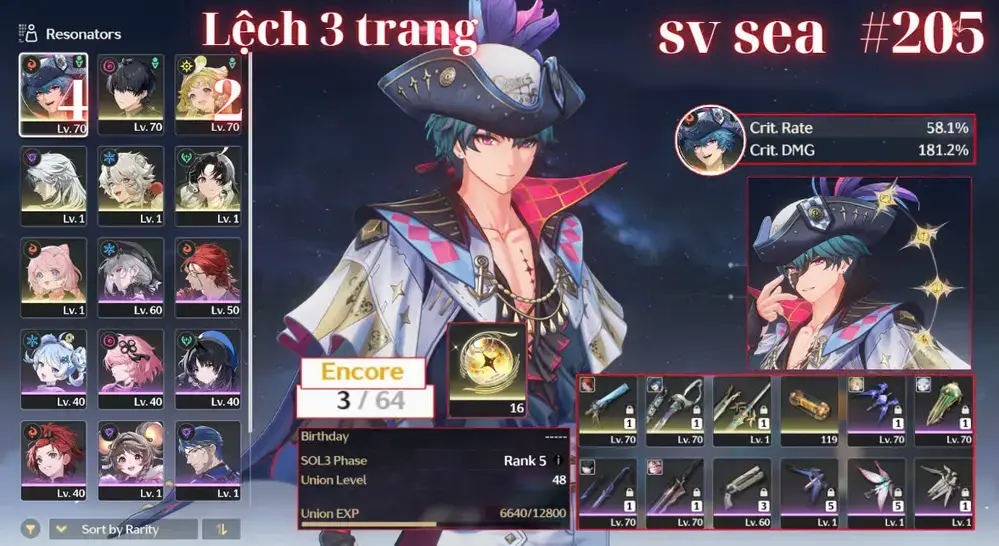Toggle the sort order arrows button

tap(220, 529)
